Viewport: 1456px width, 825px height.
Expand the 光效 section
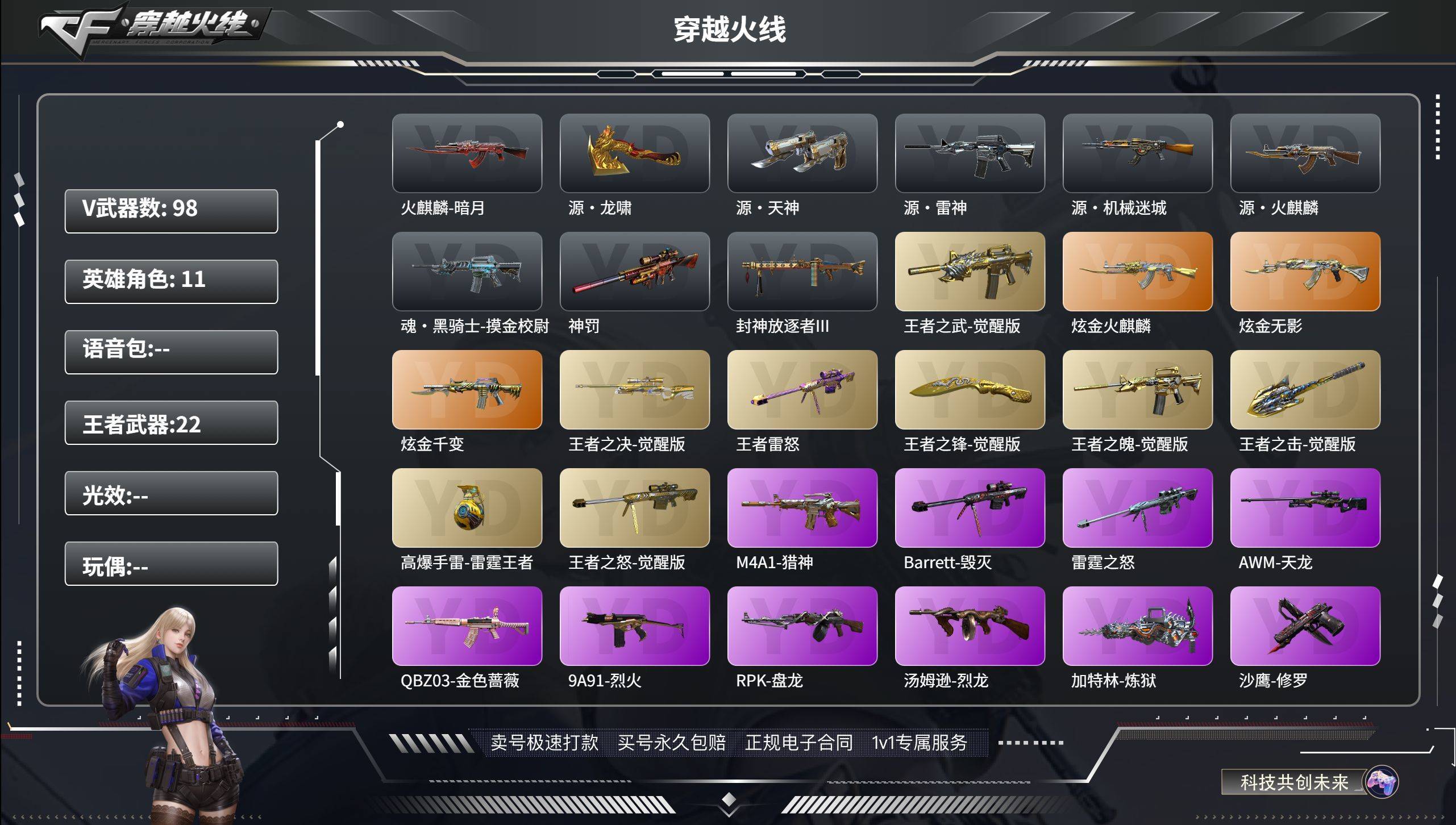click(170, 494)
